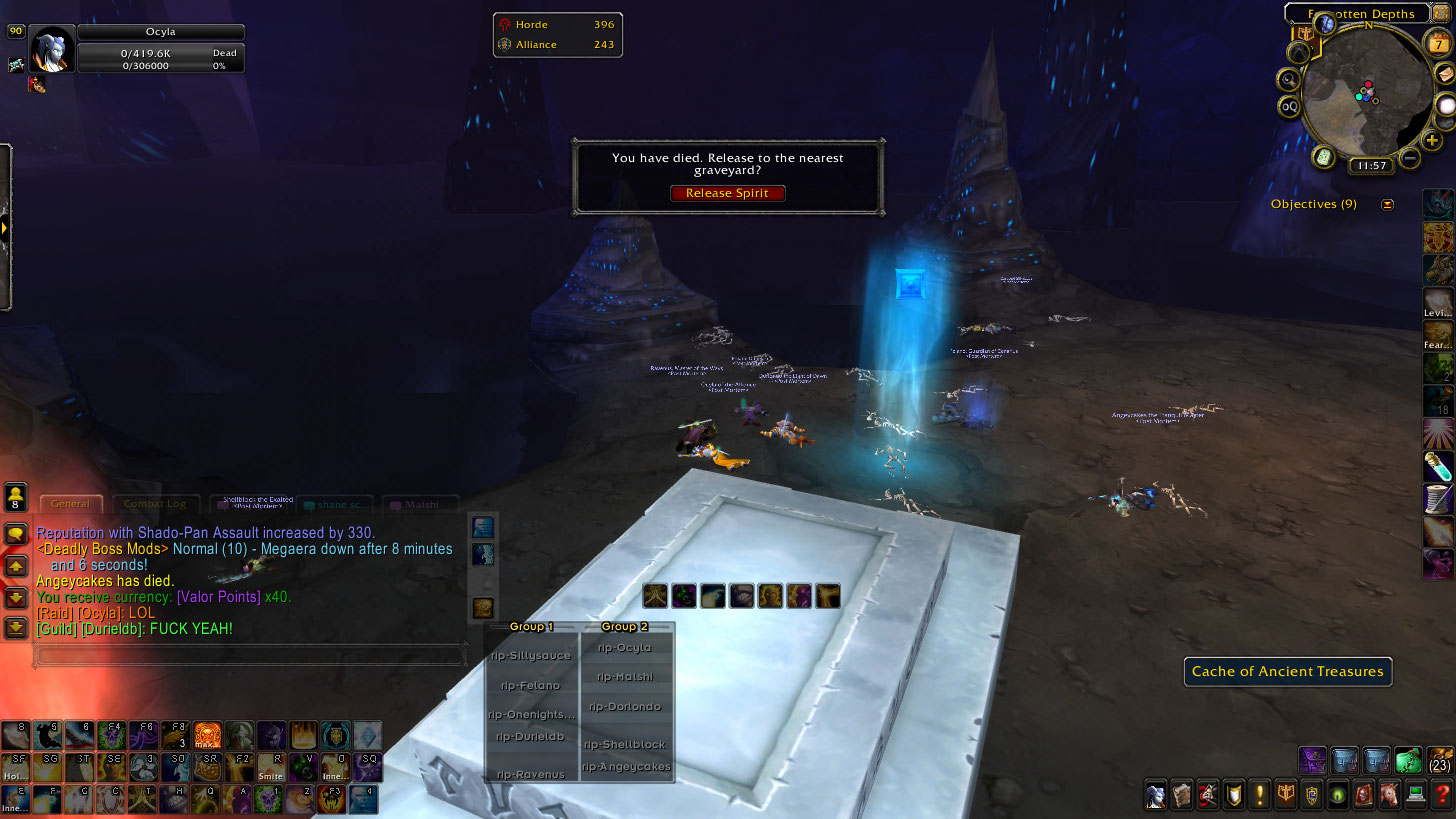Click Ocyla's player portrait
Viewport: 1456px width, 819px height.
click(51, 49)
